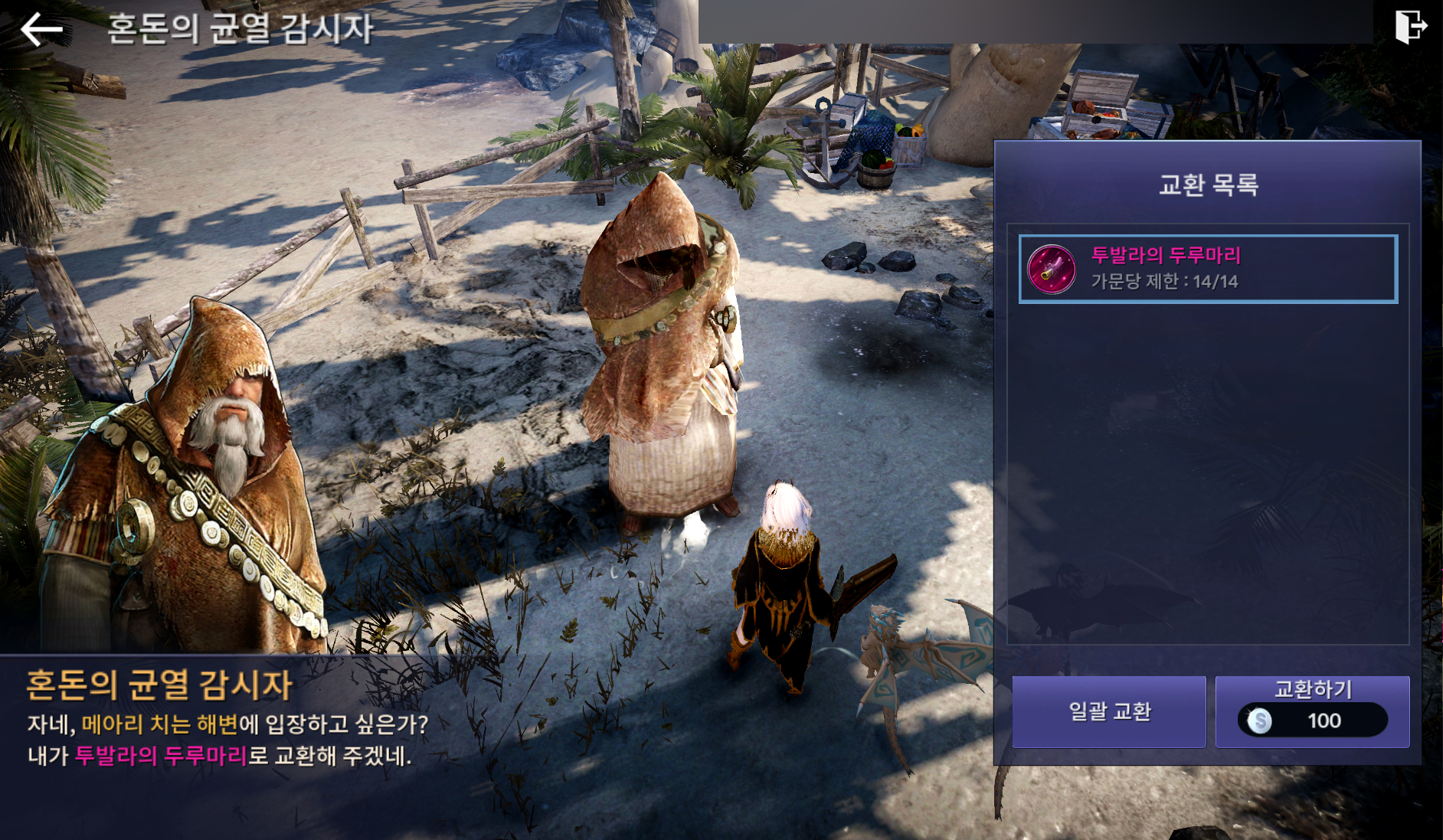The width and height of the screenshot is (1443, 840).
Task: Go back with the arrow button
Action: click(41, 29)
